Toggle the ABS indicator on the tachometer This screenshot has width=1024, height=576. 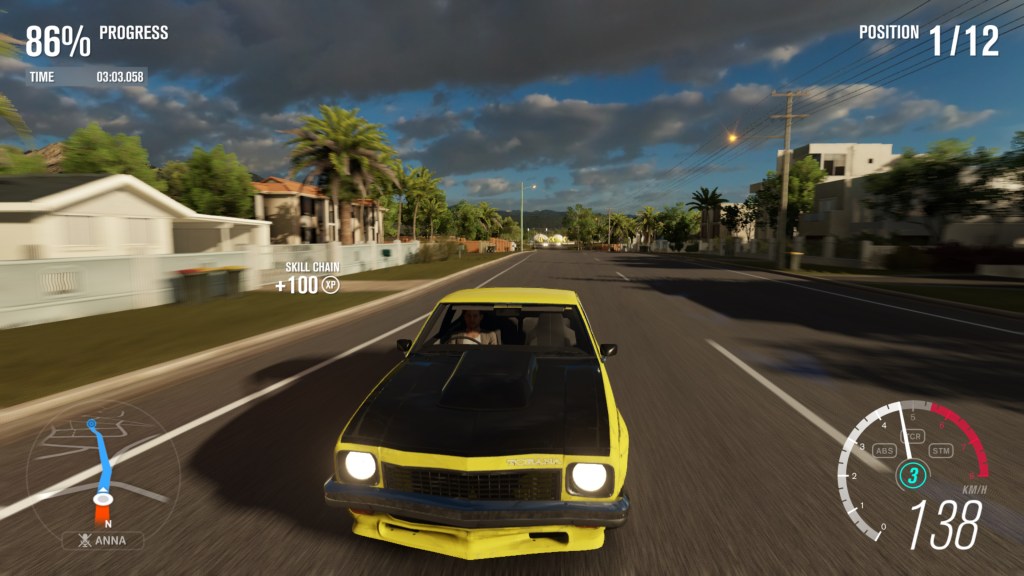(x=884, y=450)
